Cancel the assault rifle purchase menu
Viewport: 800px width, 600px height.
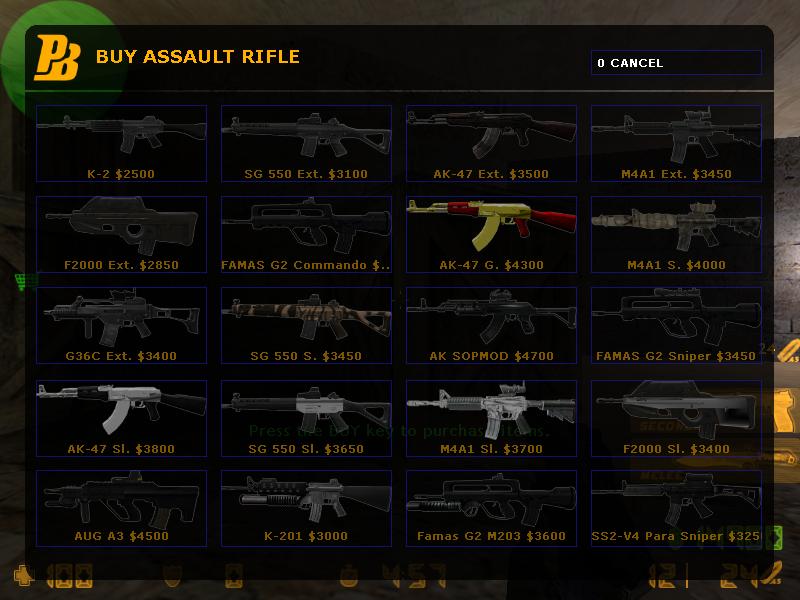coord(675,63)
